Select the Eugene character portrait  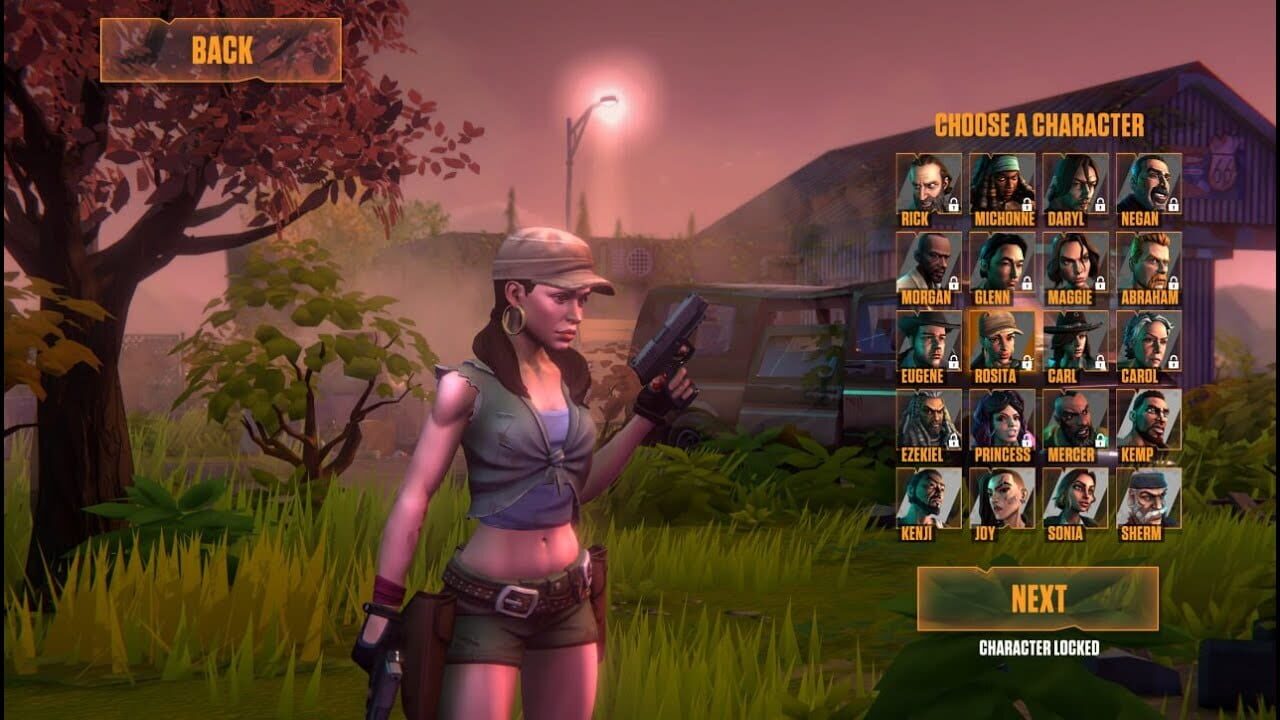tap(928, 338)
